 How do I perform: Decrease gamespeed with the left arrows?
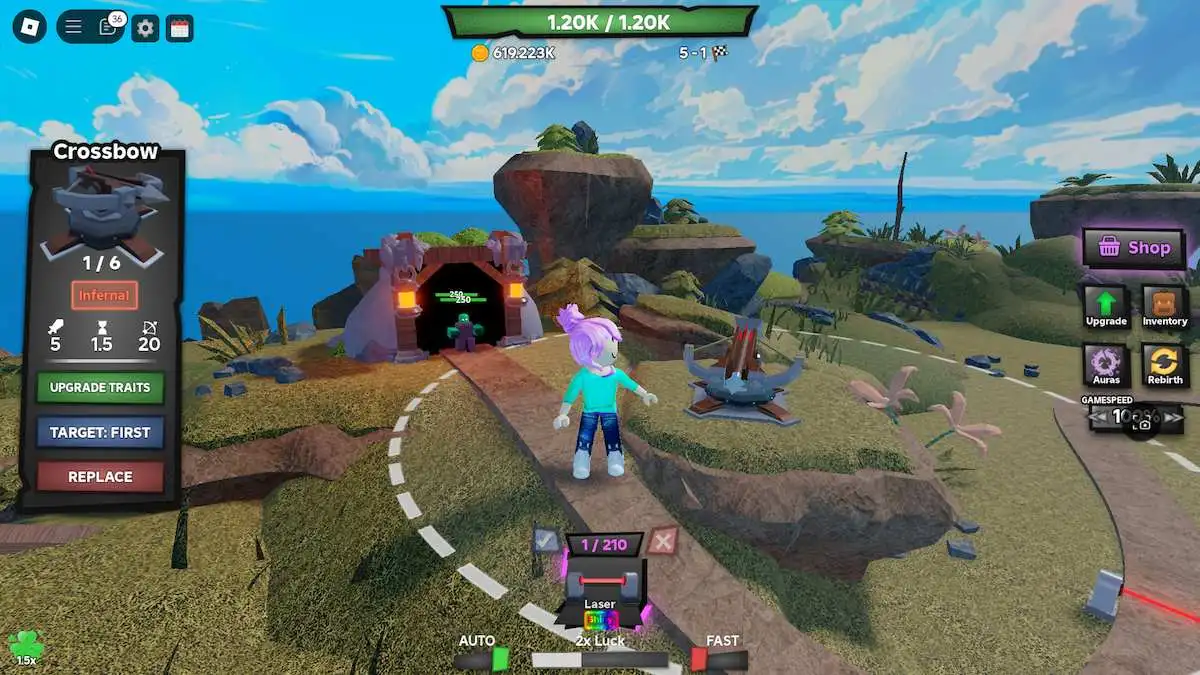pyautogui.click(x=1098, y=416)
